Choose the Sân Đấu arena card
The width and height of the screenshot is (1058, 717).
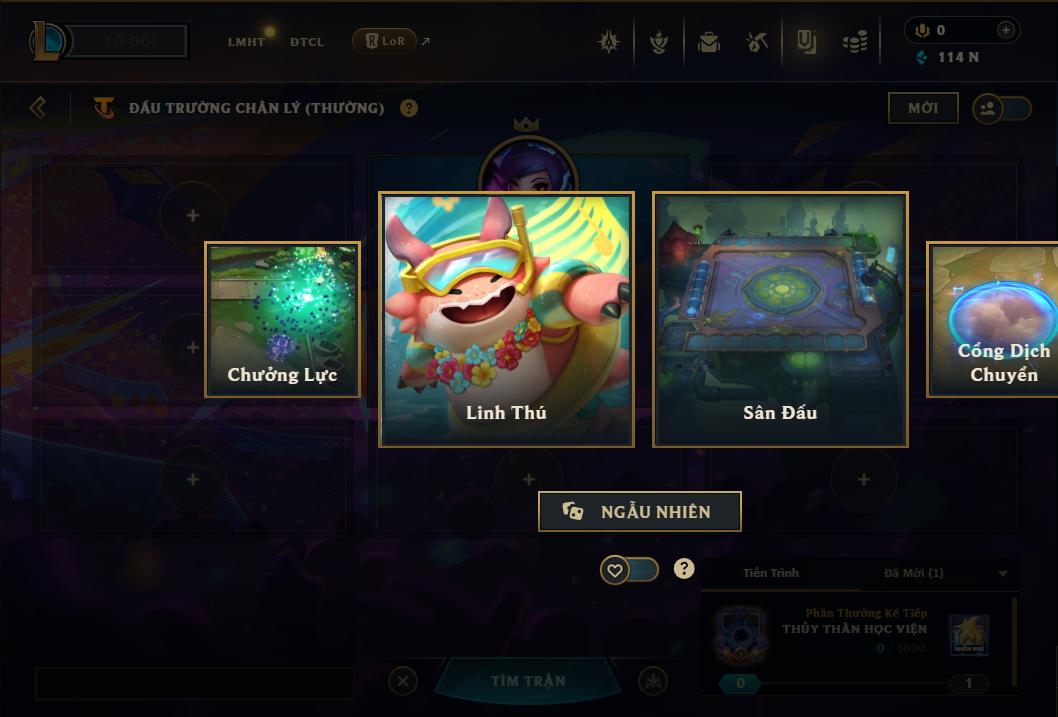coord(780,318)
